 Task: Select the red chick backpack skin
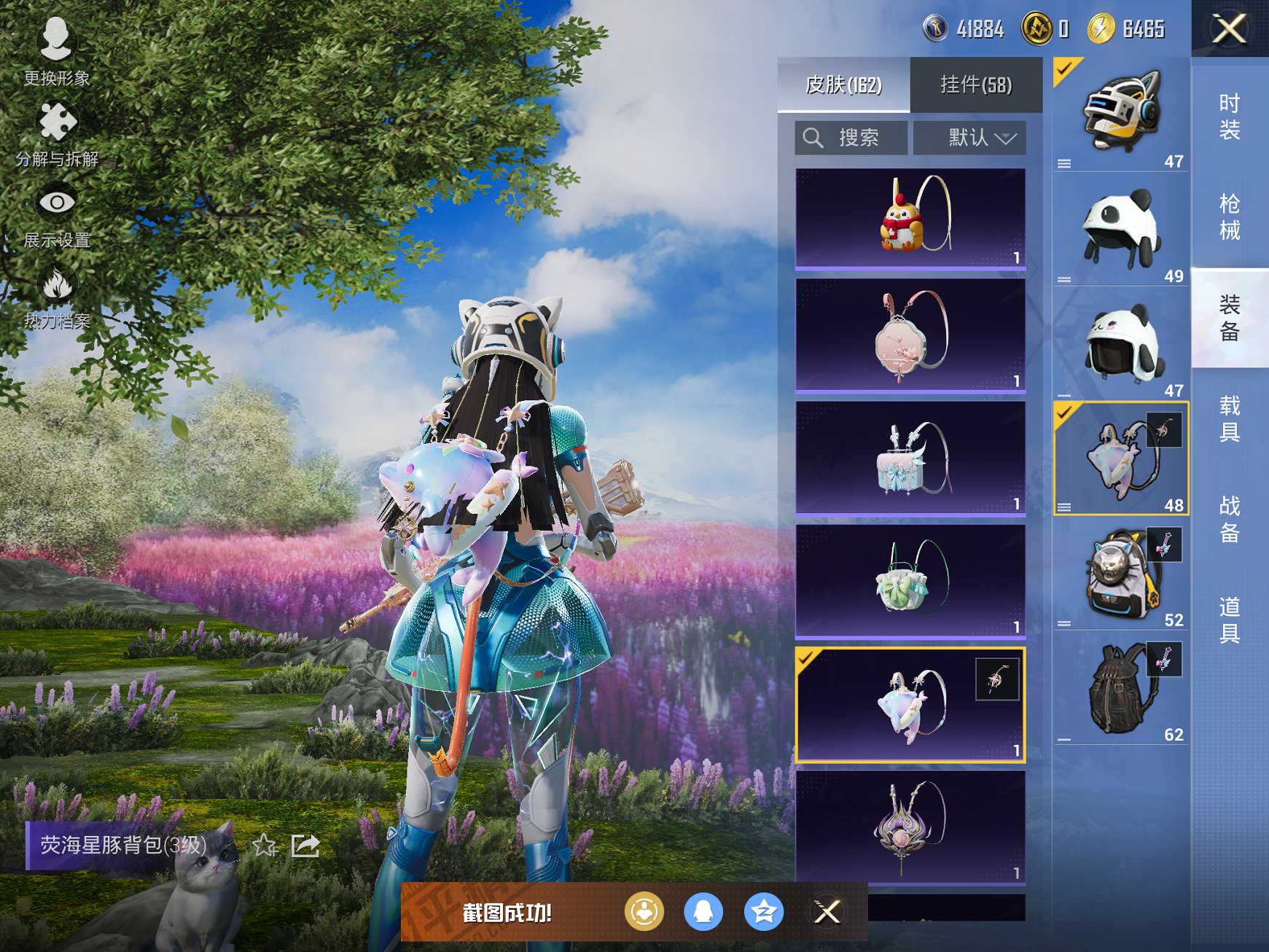pos(910,218)
